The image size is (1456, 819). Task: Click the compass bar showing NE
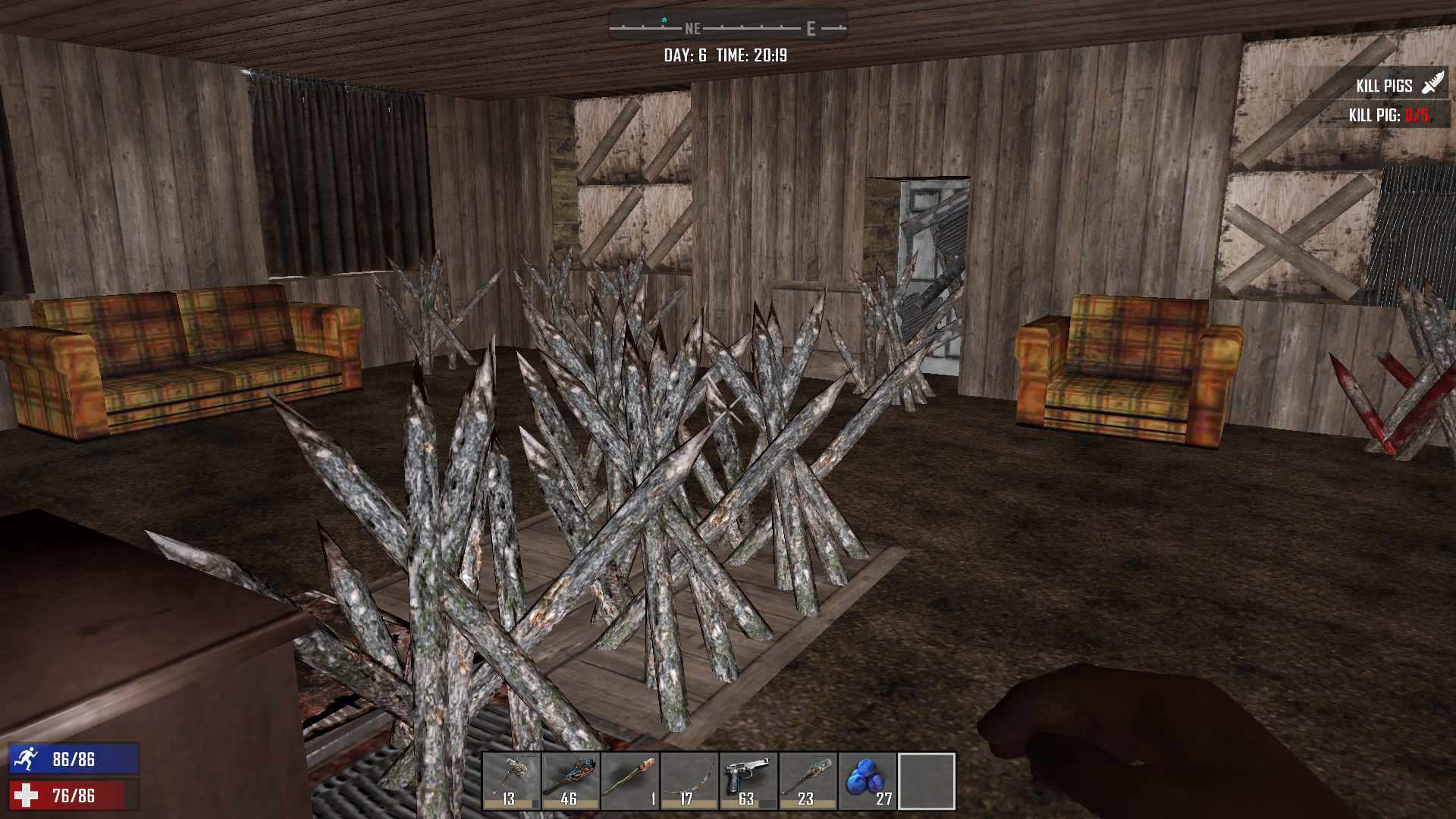(x=728, y=28)
